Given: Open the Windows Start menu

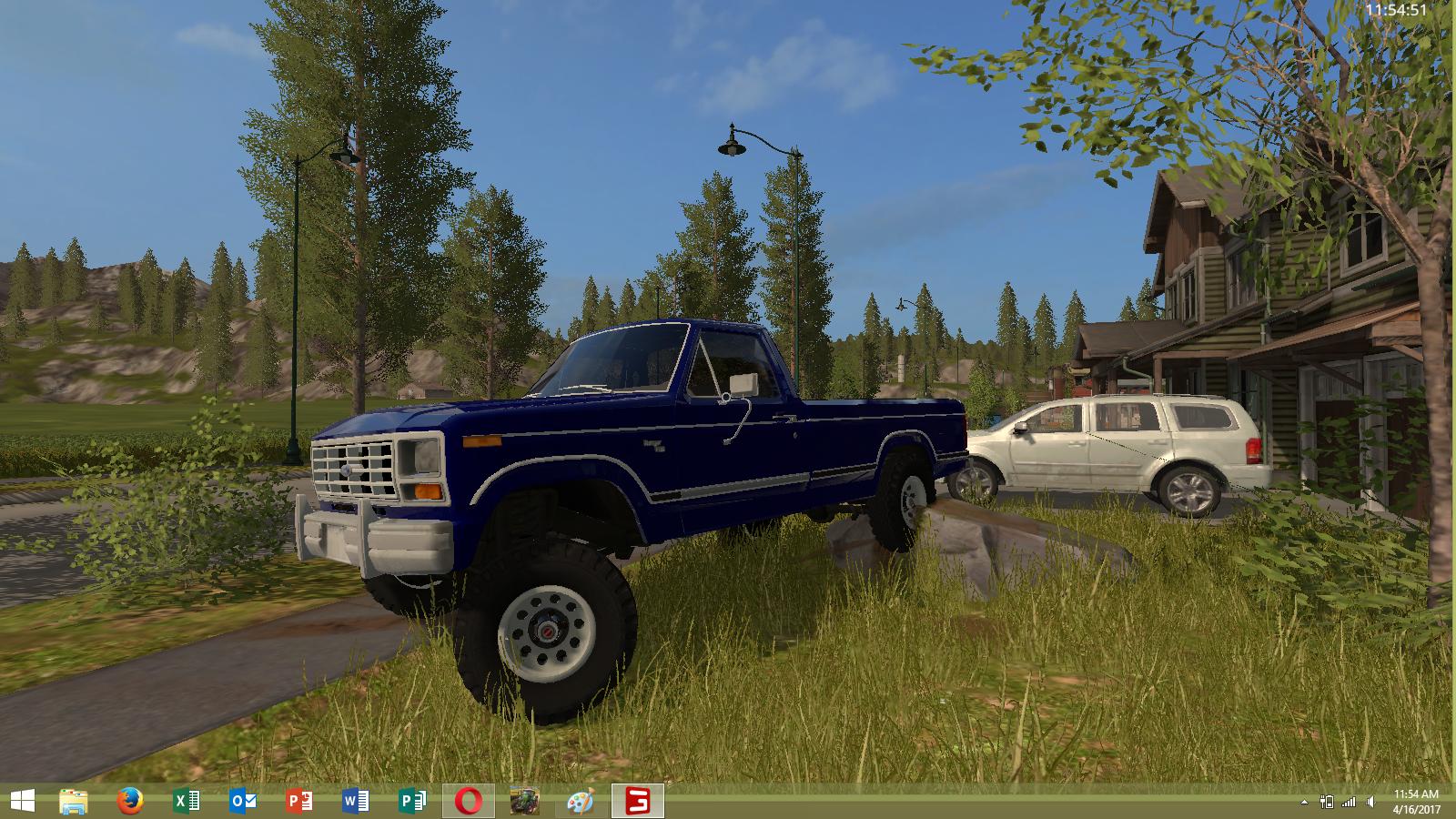Looking at the screenshot, I should click(x=22, y=801).
